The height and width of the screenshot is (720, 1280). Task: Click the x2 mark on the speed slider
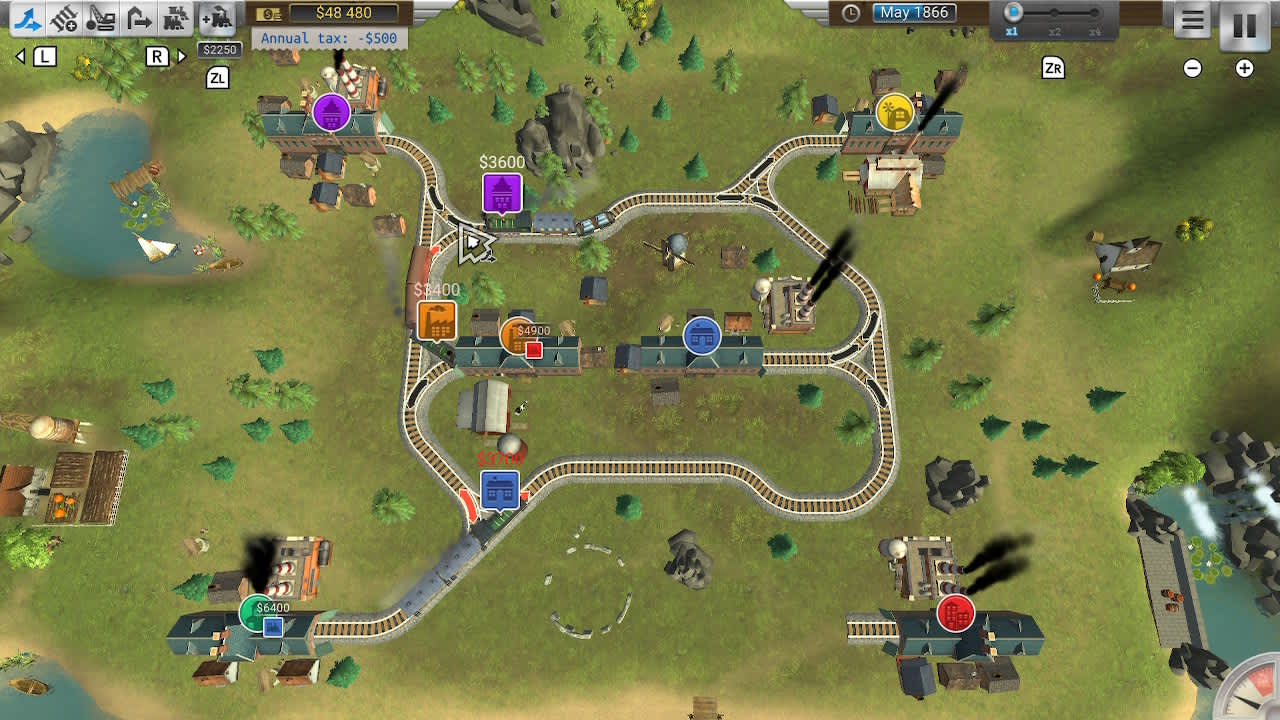click(1054, 22)
